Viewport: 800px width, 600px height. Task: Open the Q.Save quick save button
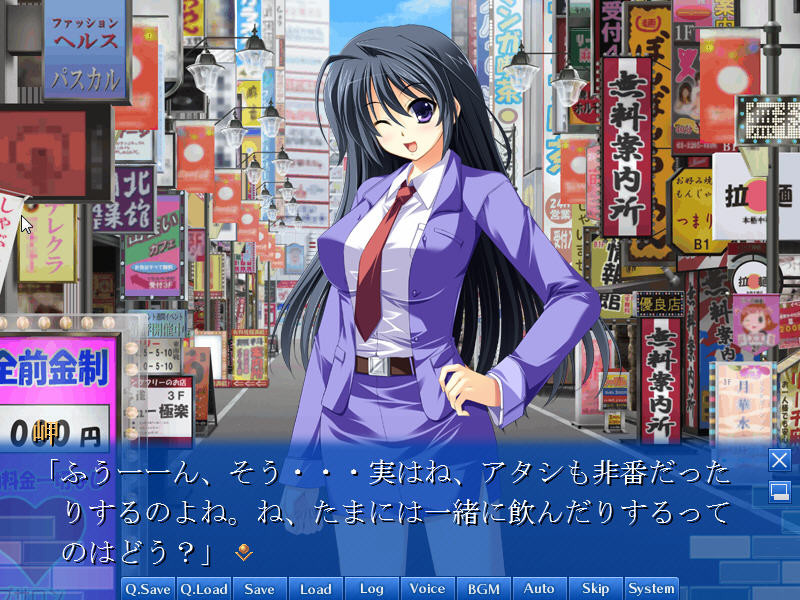point(148,589)
